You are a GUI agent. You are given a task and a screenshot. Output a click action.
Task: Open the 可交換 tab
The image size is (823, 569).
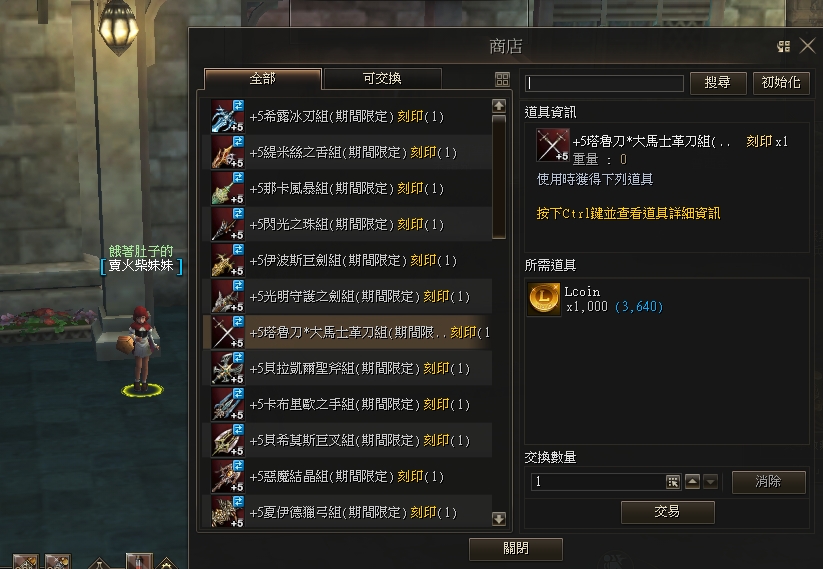click(x=382, y=79)
